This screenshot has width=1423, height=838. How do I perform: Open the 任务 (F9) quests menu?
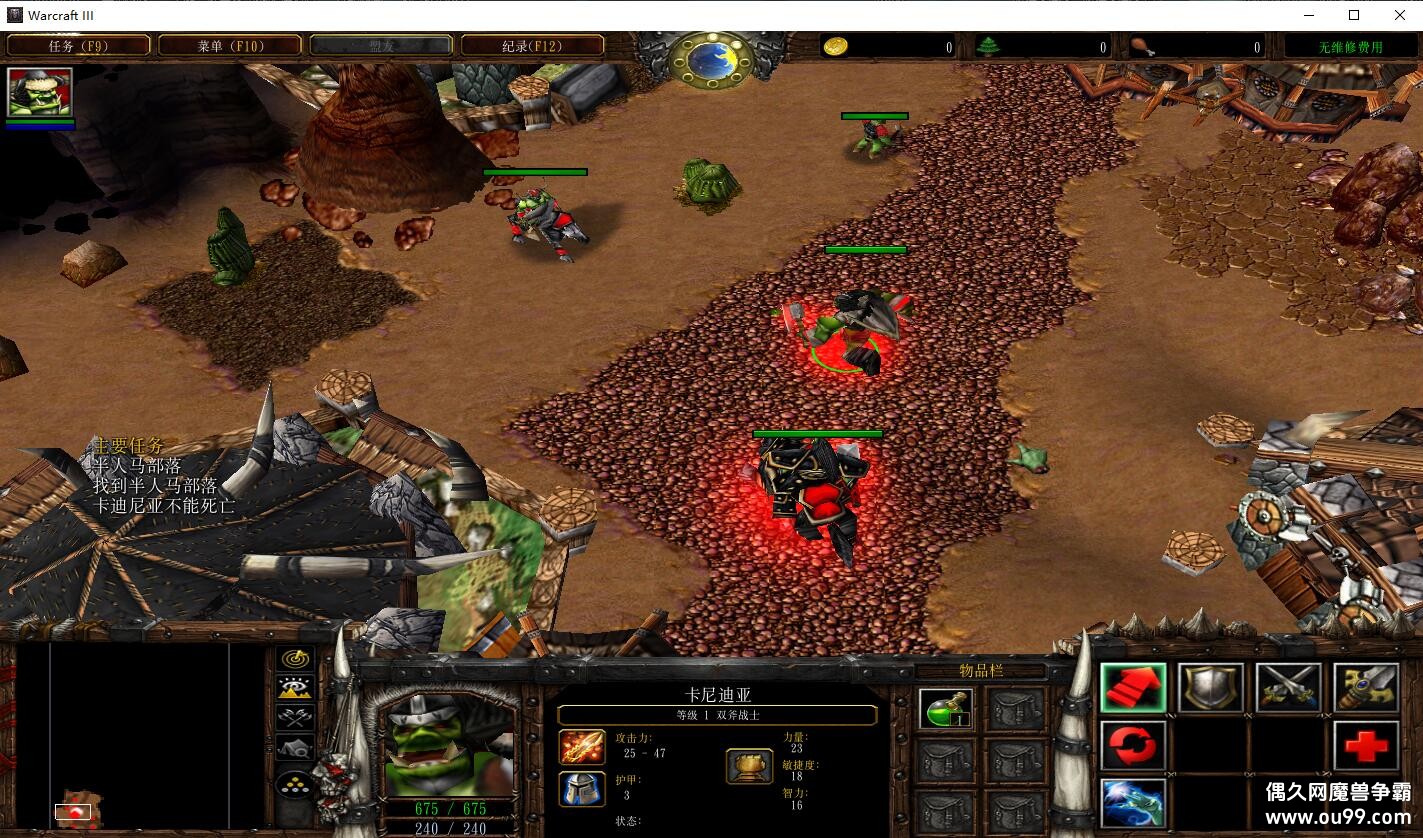pyautogui.click(x=79, y=46)
